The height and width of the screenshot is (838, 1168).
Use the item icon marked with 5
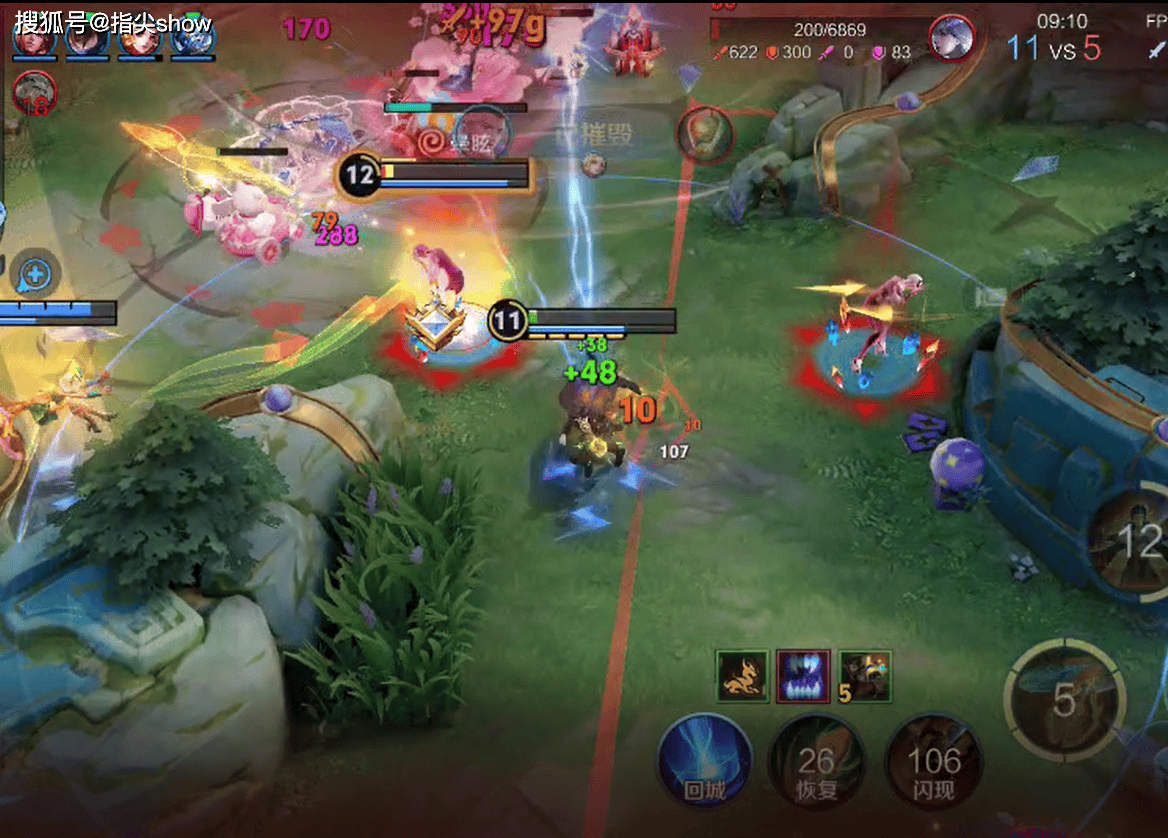(x=864, y=677)
